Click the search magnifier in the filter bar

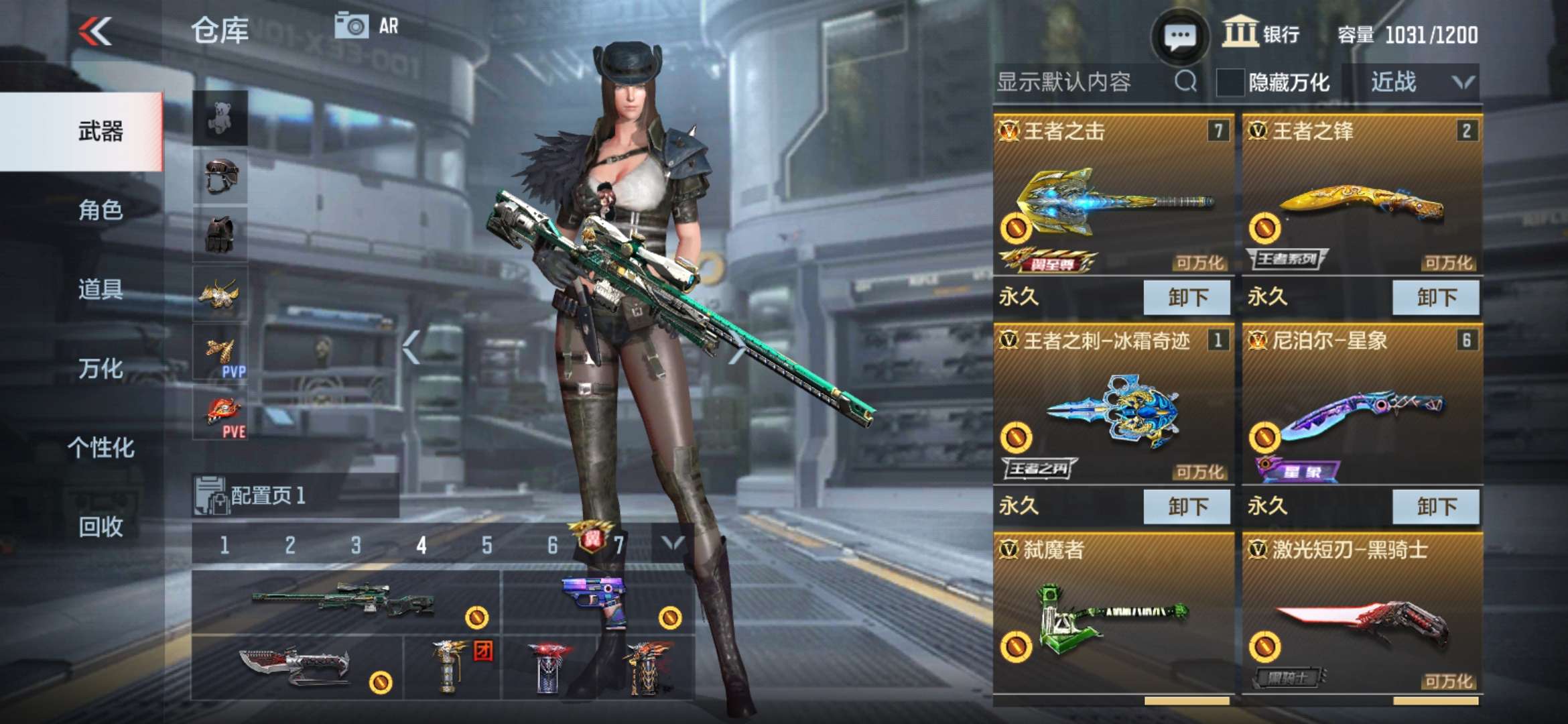pyautogui.click(x=1187, y=82)
